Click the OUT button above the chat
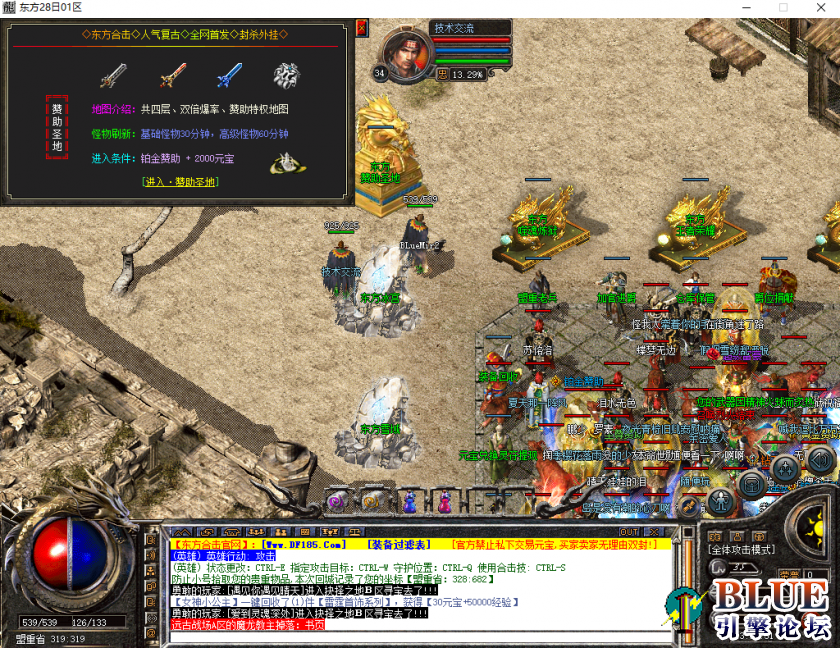The height and width of the screenshot is (648, 840). [x=629, y=531]
